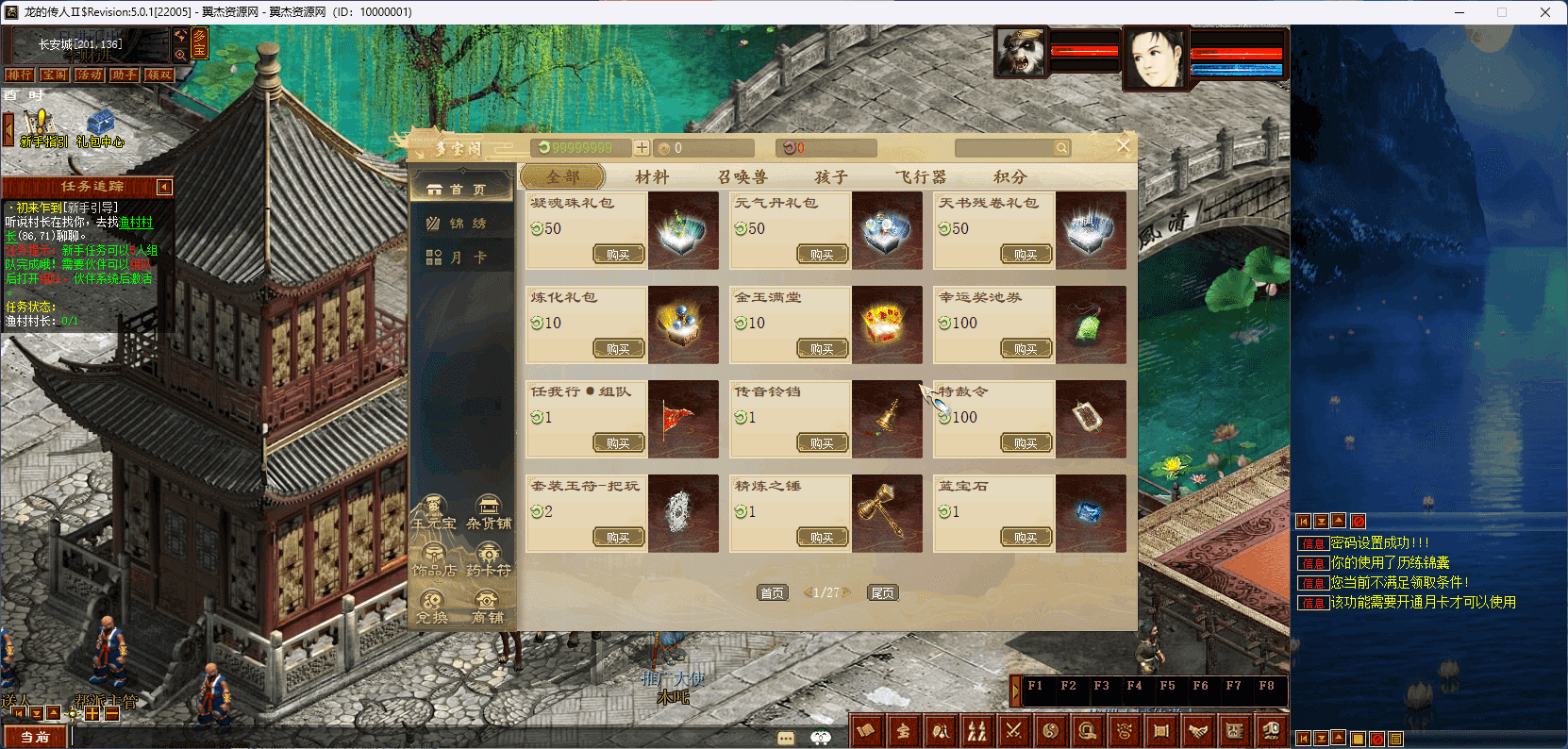Minimize the game window
The width and height of the screenshot is (1568, 749).
(x=1460, y=12)
